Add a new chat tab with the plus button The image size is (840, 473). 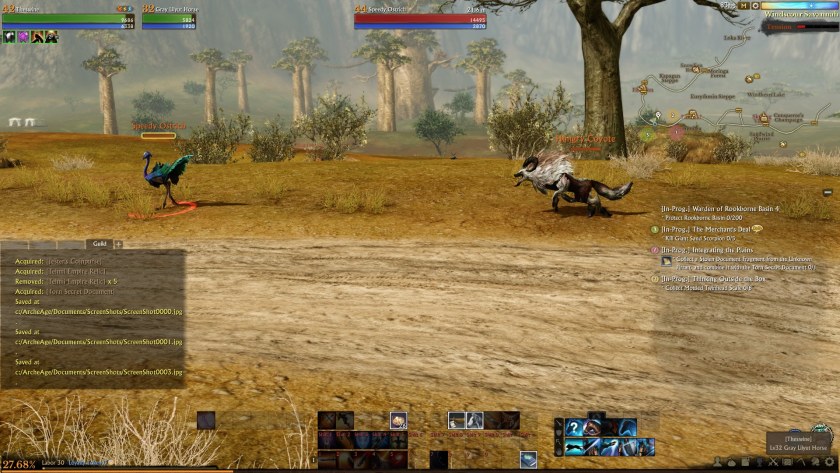click(x=118, y=243)
